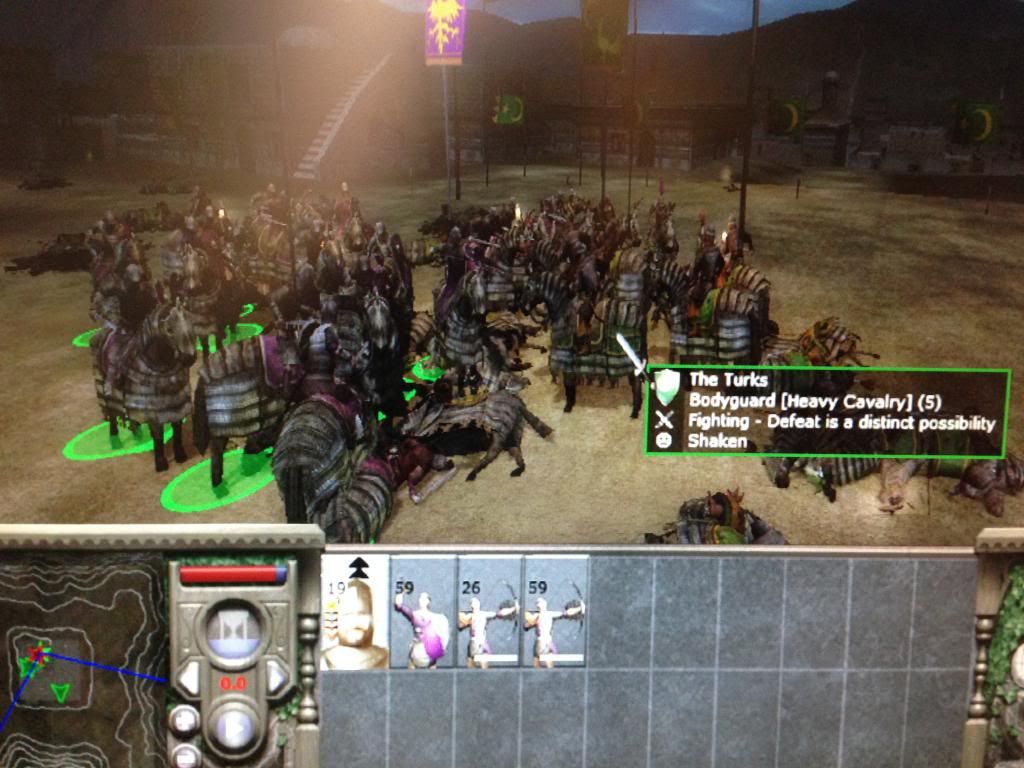Select the shield infantry unit card with 59 men
1024x768 pixels.
(422, 612)
